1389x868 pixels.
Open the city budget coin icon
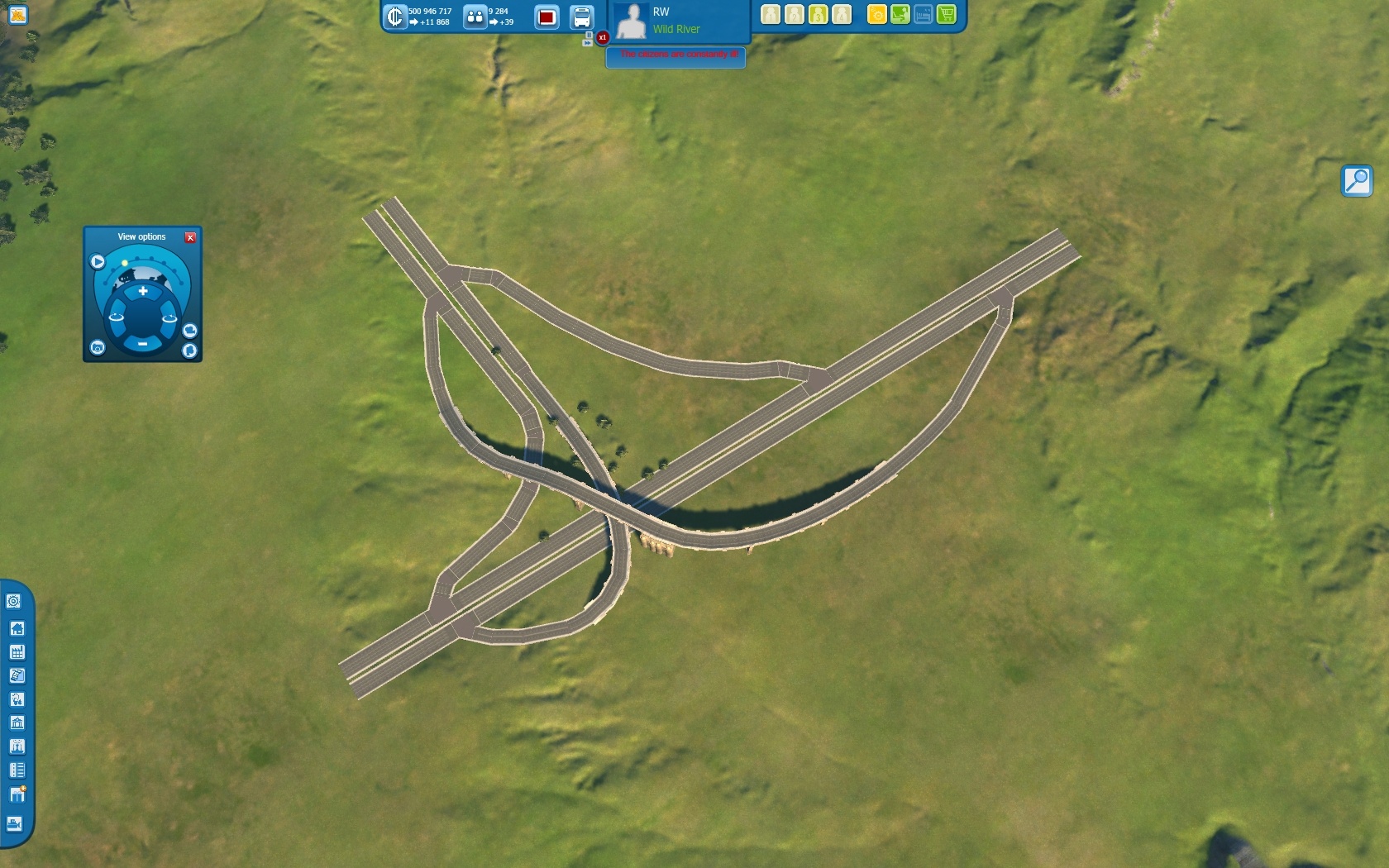394,17
